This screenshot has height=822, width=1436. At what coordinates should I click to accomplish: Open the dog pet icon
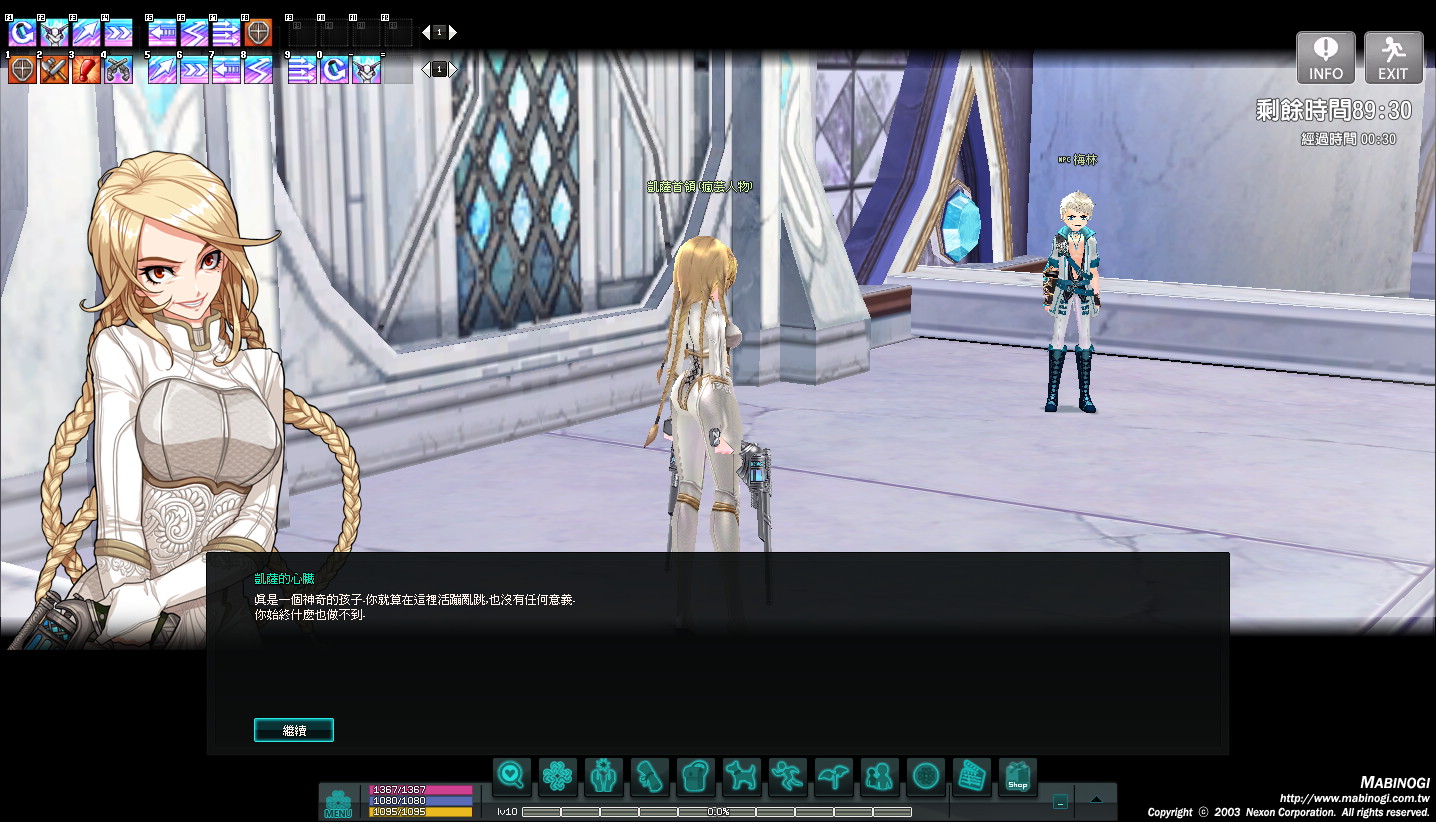pos(741,777)
